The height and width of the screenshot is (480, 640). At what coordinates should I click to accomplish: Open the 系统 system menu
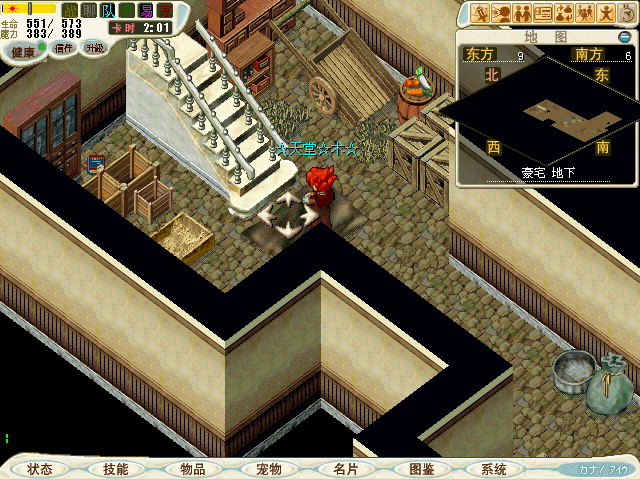[494, 469]
